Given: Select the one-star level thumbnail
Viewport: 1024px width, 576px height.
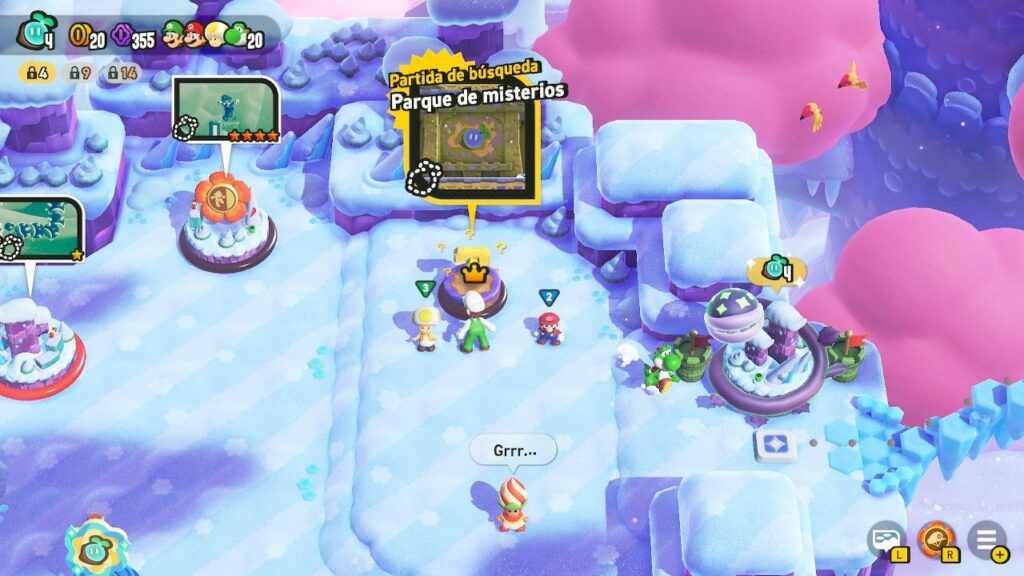Looking at the screenshot, I should [x=40, y=228].
